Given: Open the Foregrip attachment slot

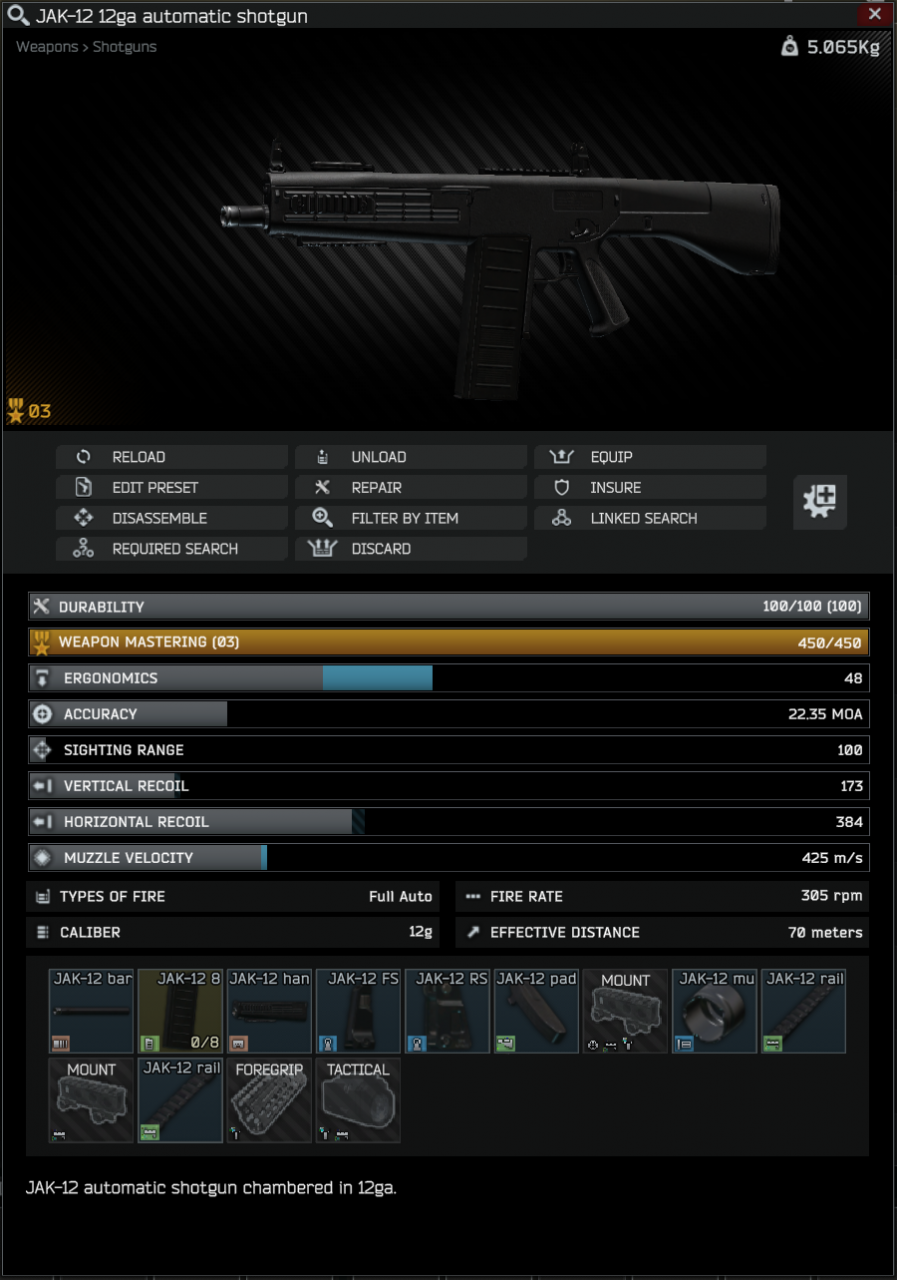Looking at the screenshot, I should [270, 1101].
